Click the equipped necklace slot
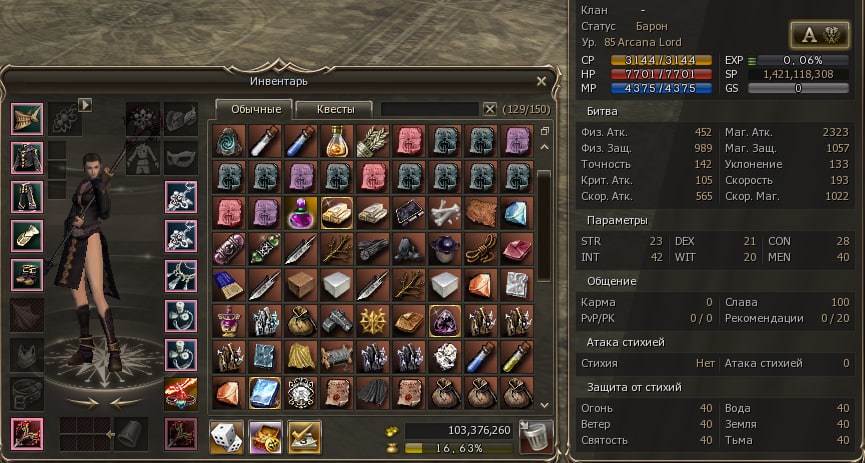865x463 pixels. click(x=180, y=273)
